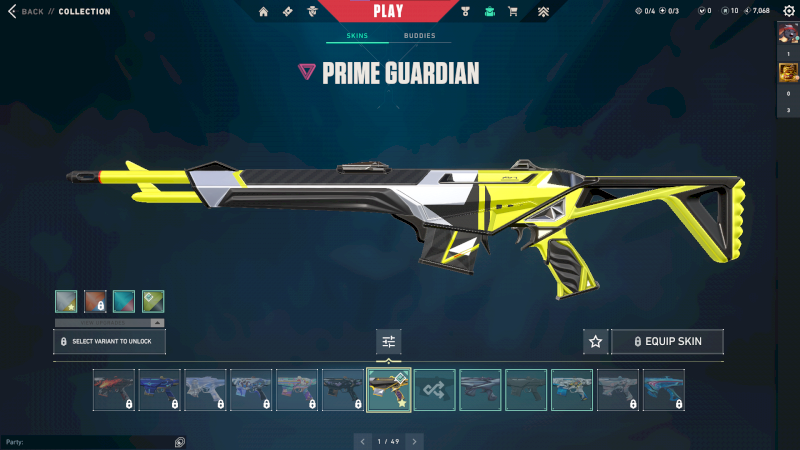Open settings with the gear icon
Viewport: 800px width, 450px height.
[790, 11]
